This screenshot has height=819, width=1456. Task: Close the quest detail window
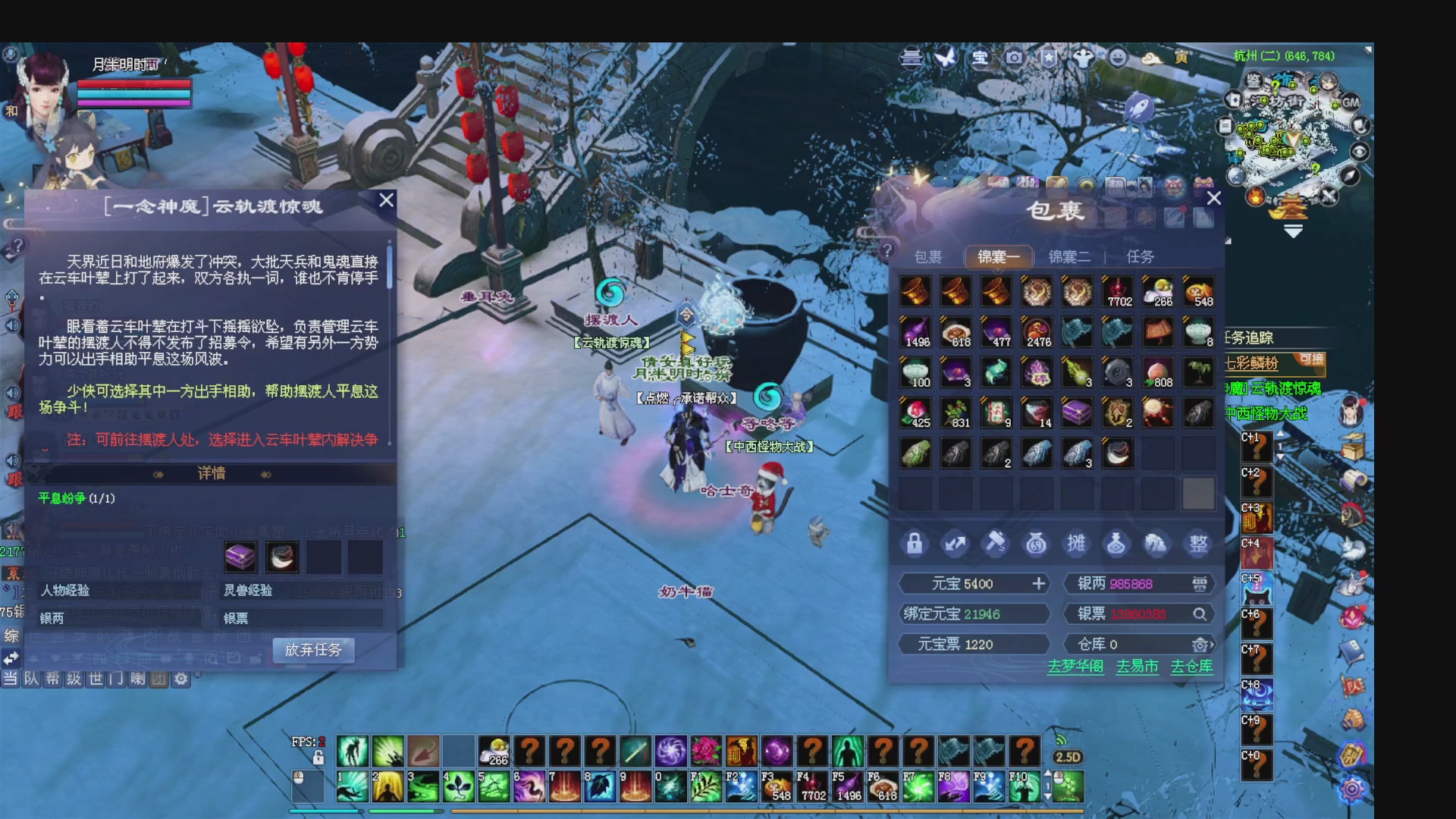point(386,200)
